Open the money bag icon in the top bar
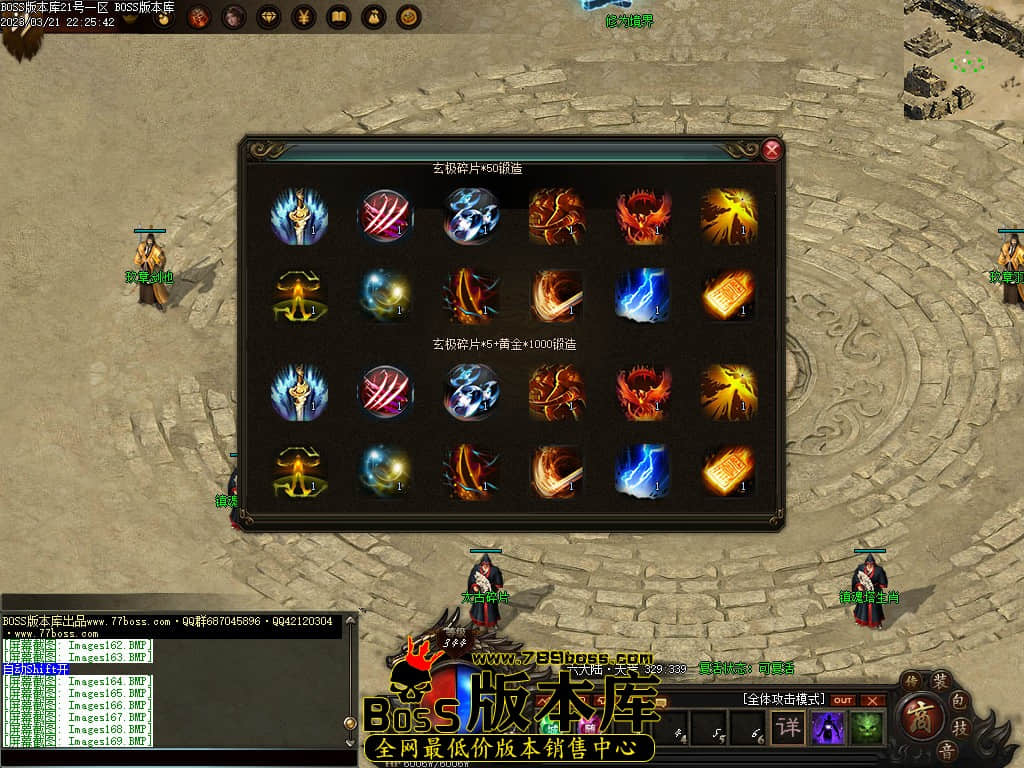This screenshot has height=768, width=1024. (374, 17)
